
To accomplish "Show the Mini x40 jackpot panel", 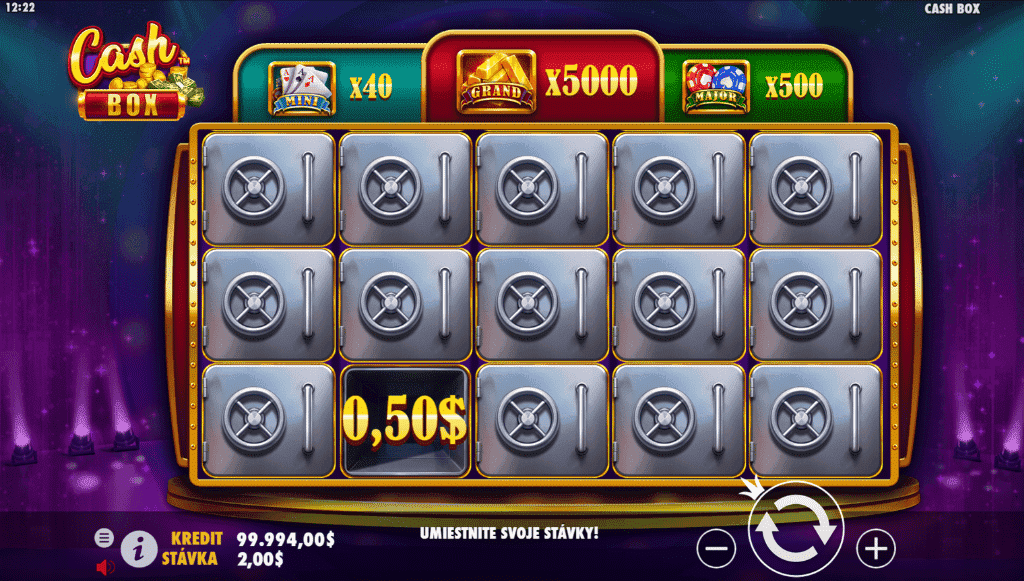I will pos(329,87).
